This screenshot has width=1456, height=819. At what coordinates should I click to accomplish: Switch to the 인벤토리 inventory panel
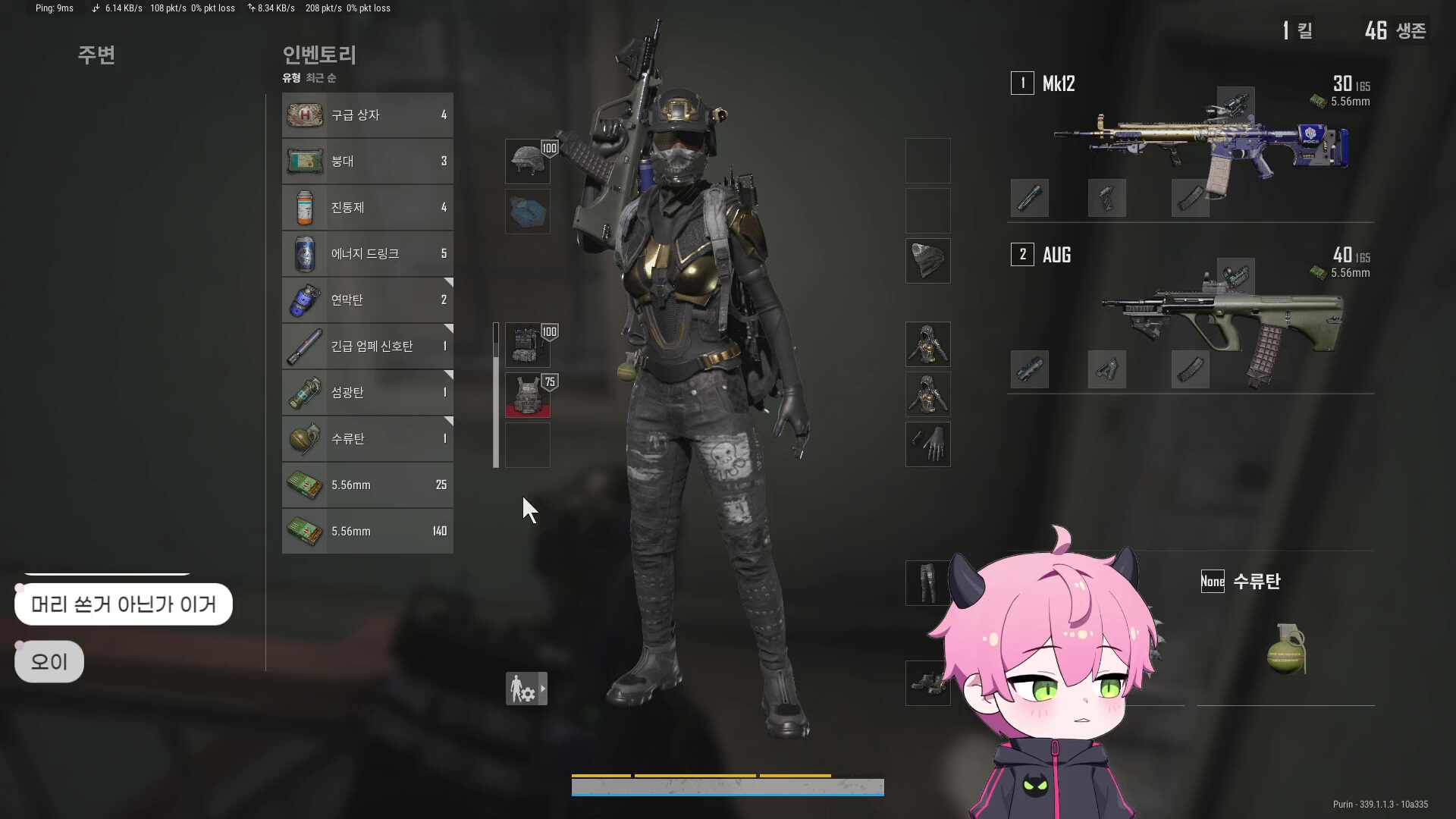point(318,55)
